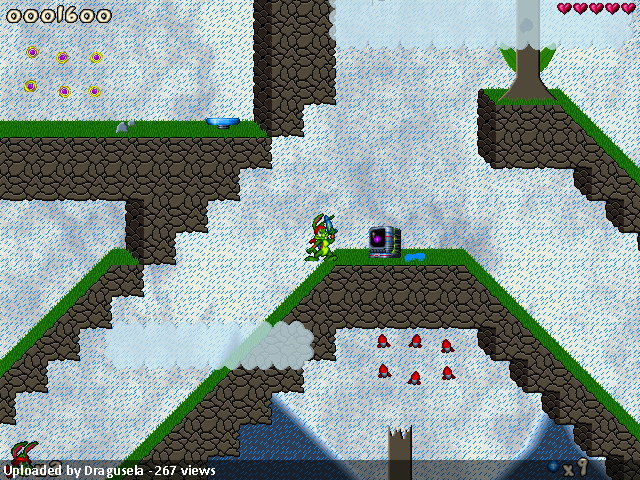Click the blue blaster weapon icon
This screenshot has width=640, height=480.
tap(553, 467)
